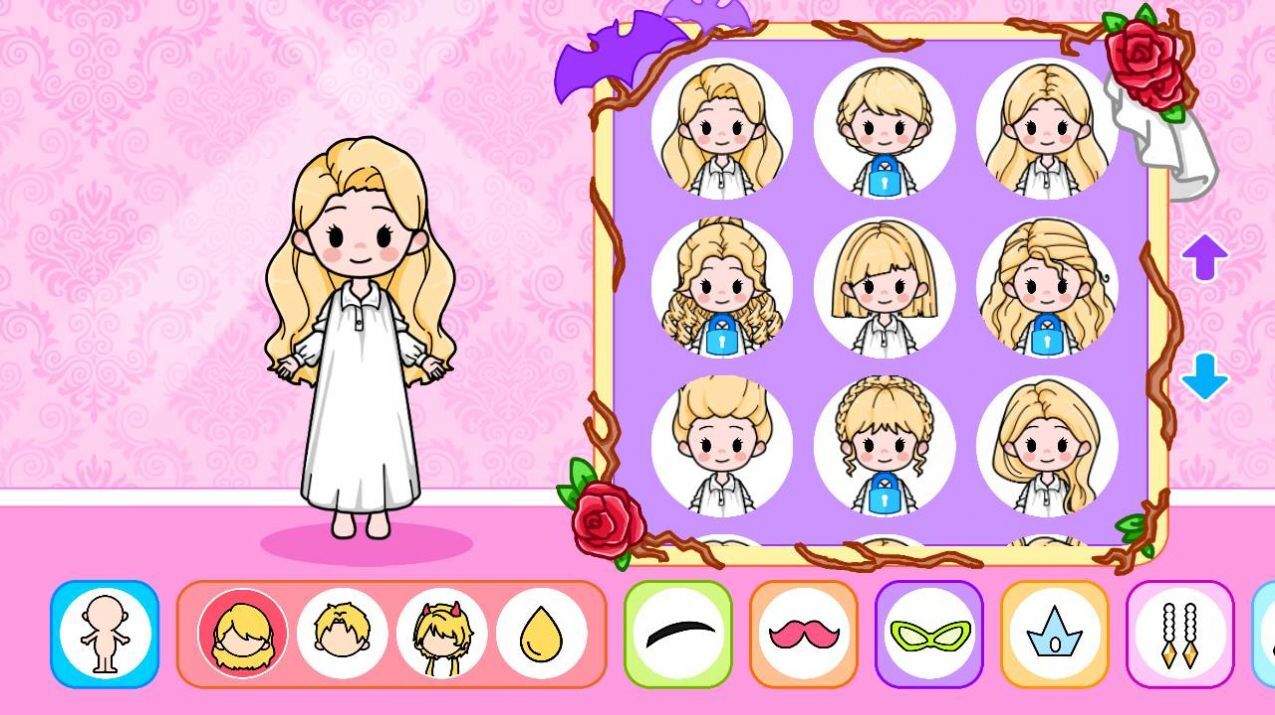1275x715 pixels.
Task: Select the pink mustache category
Action: [804, 634]
